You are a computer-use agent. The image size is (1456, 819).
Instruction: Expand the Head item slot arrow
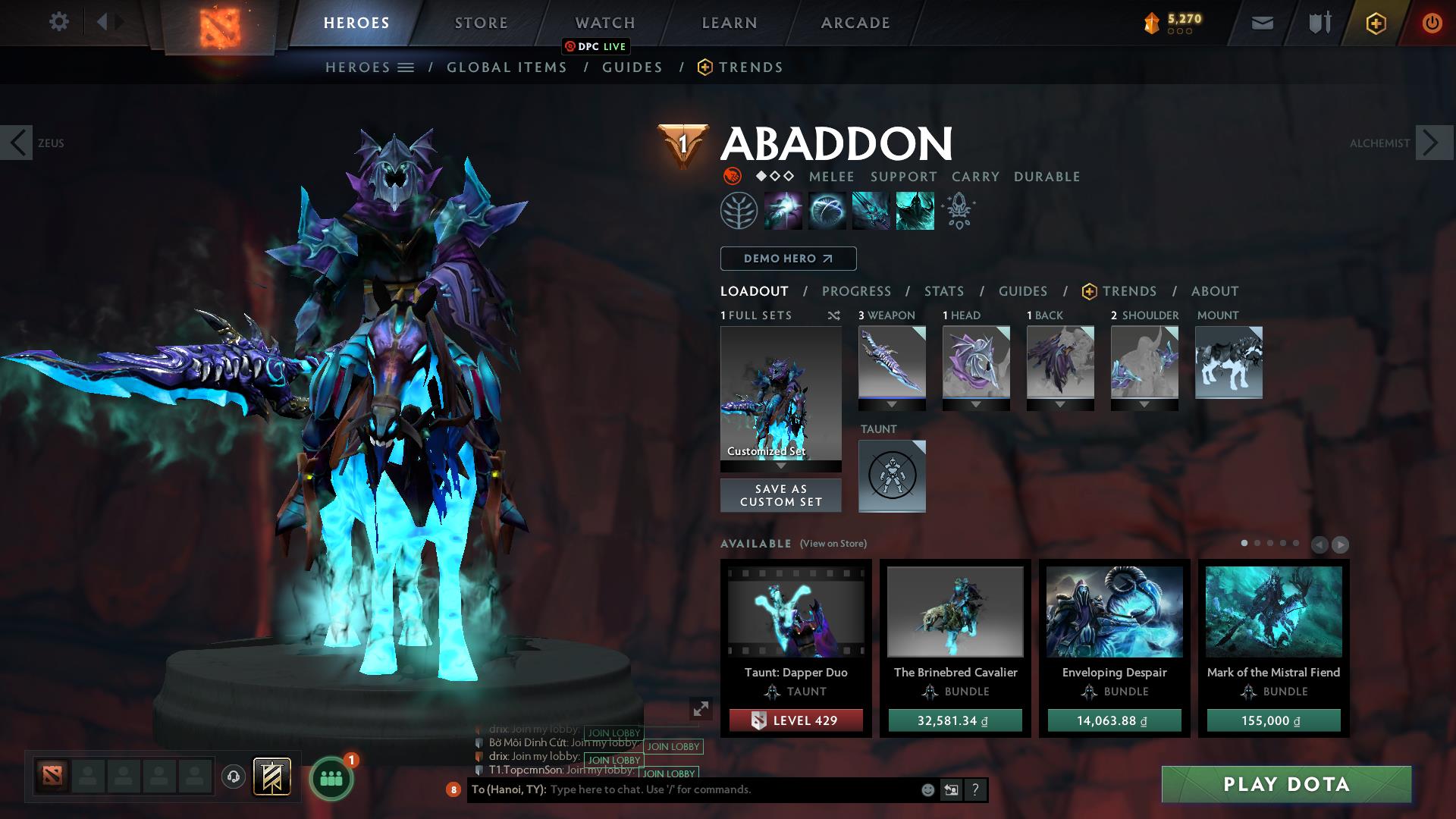click(976, 404)
